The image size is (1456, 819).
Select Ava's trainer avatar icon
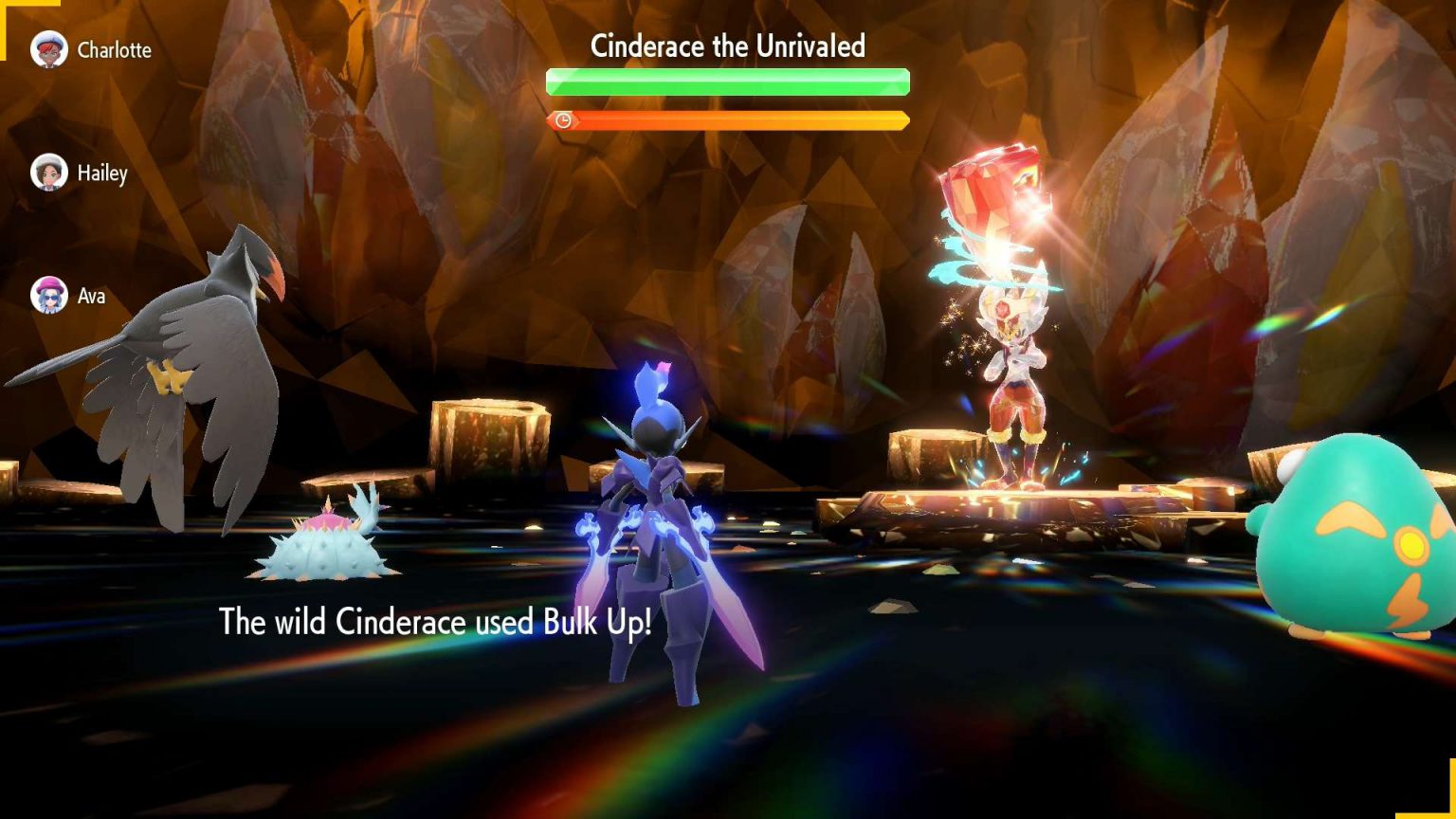[x=49, y=296]
